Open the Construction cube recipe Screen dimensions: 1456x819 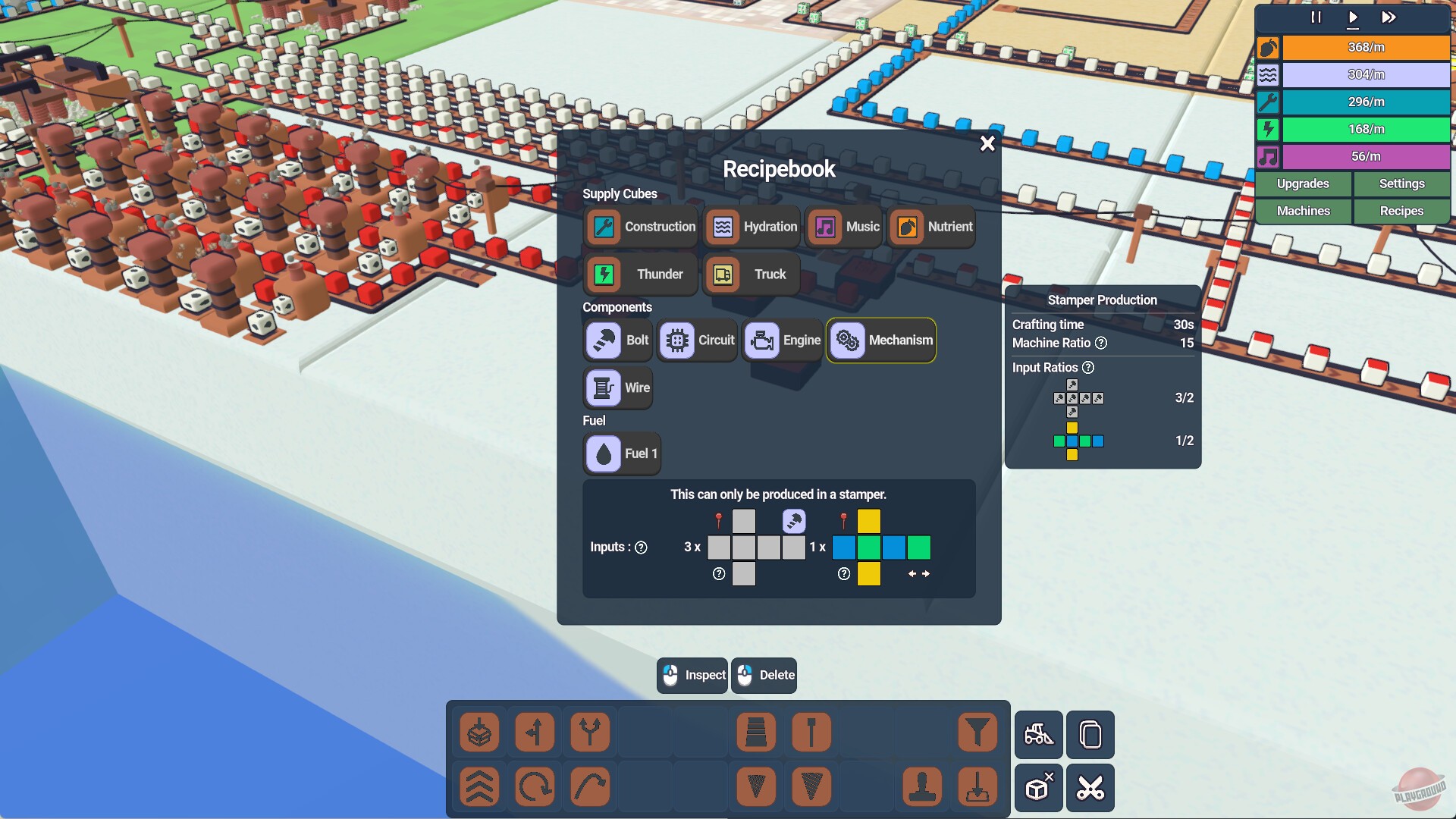click(x=641, y=226)
